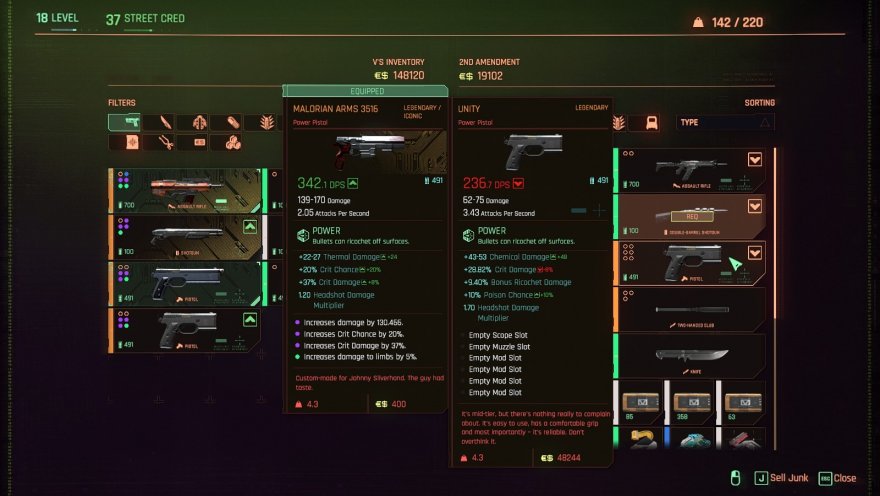Select the vendor's Unity pistol
880x496 pixels.
(x=690, y=263)
